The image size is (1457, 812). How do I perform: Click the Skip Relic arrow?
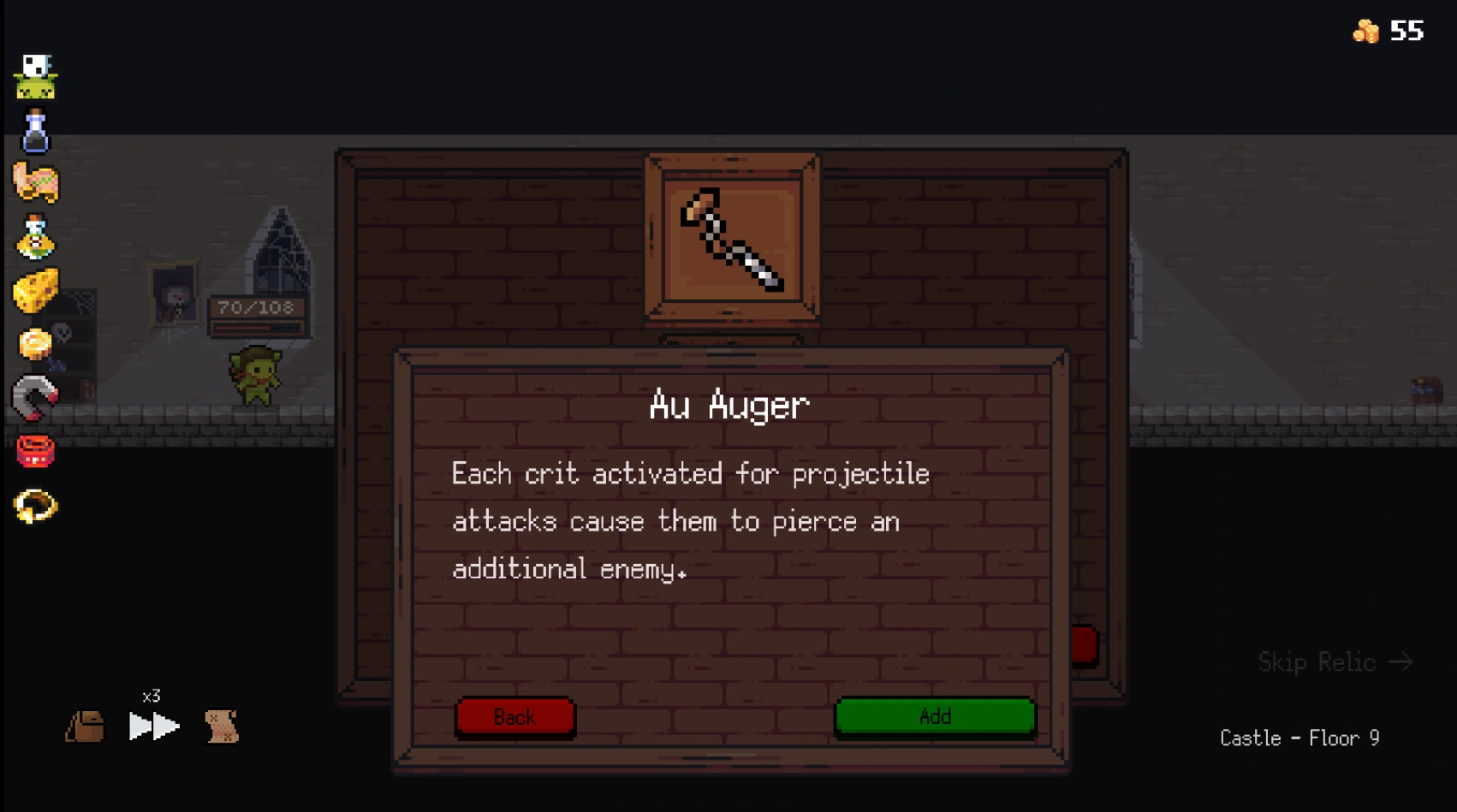coord(1335,661)
